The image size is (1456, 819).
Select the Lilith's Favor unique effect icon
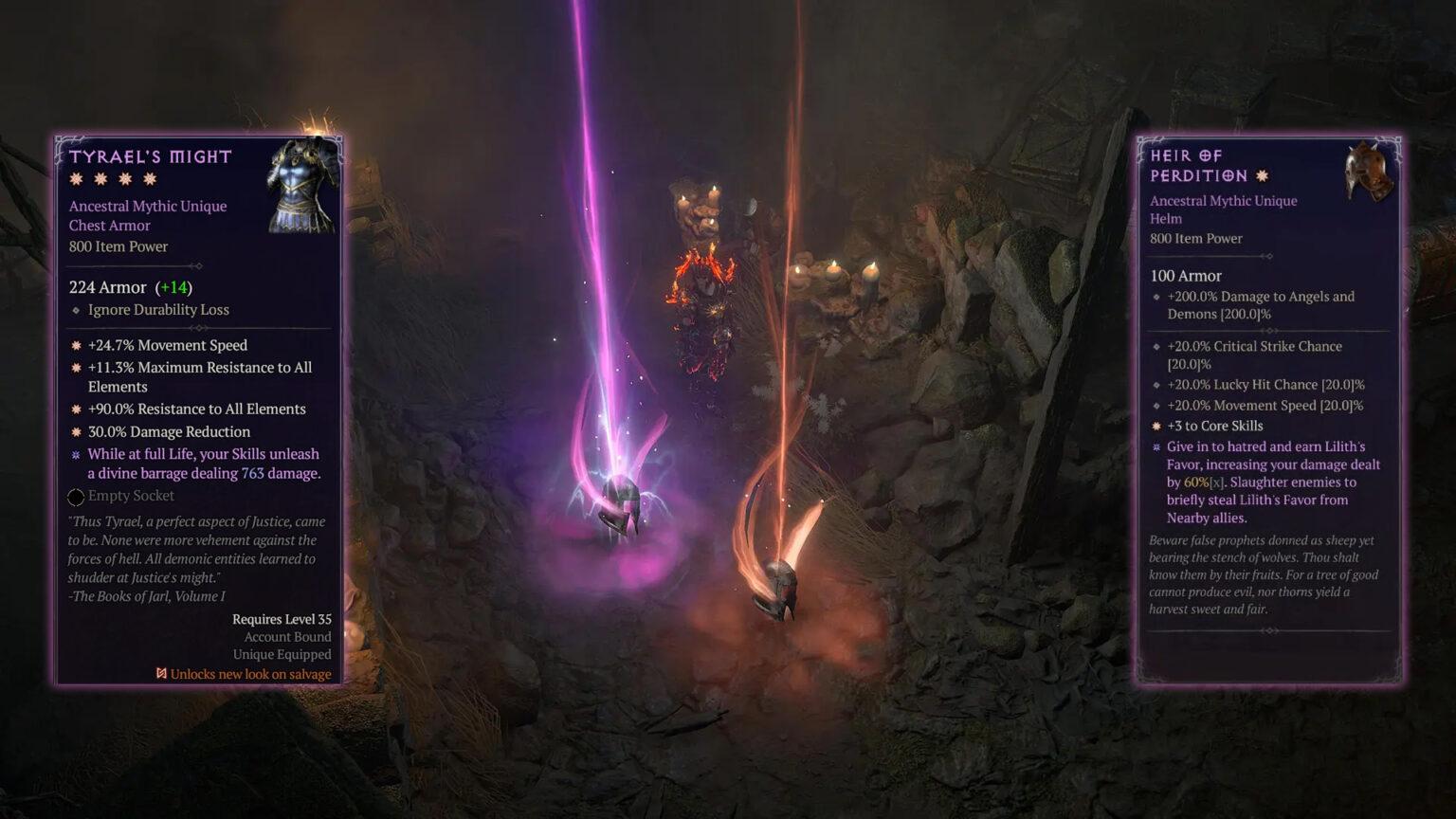1155,447
